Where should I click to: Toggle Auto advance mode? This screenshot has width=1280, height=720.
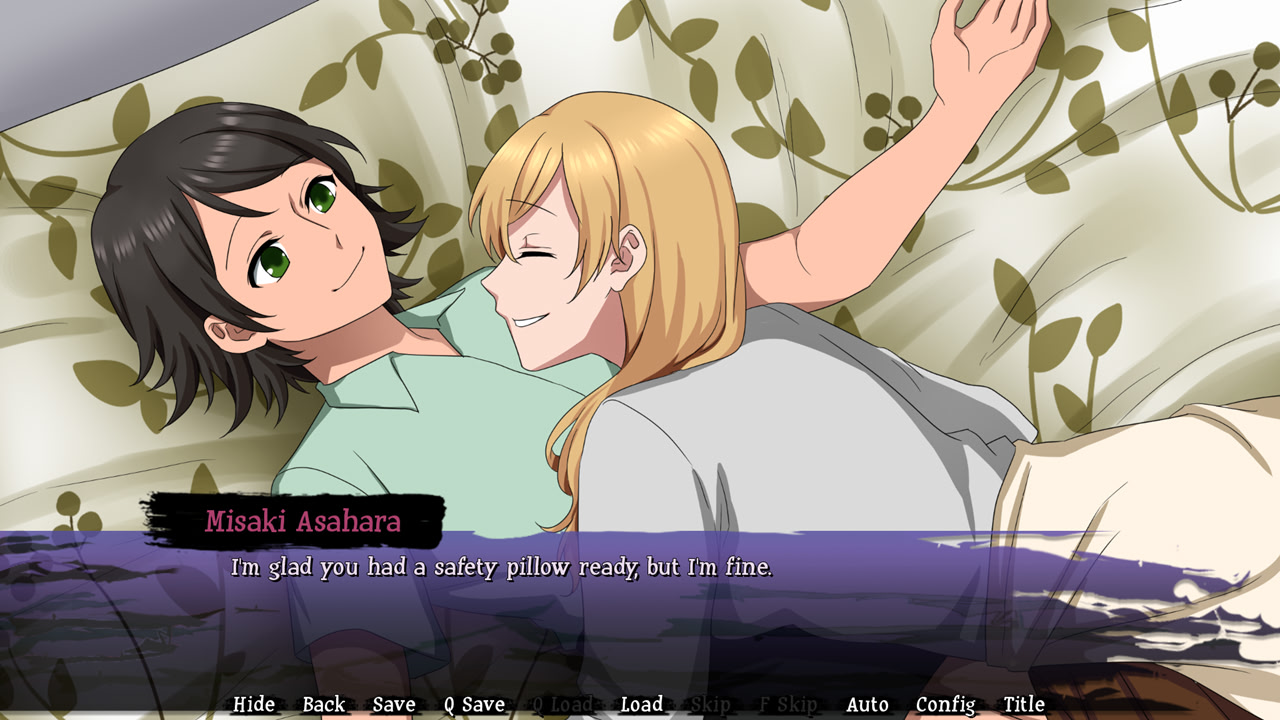point(867,705)
